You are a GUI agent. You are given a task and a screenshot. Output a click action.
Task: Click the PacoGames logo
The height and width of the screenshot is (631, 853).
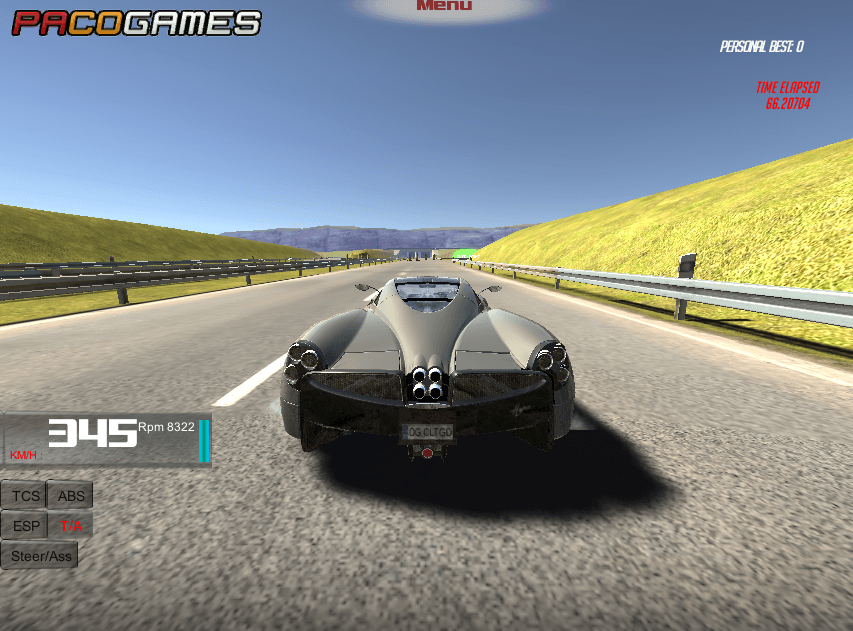point(136,23)
